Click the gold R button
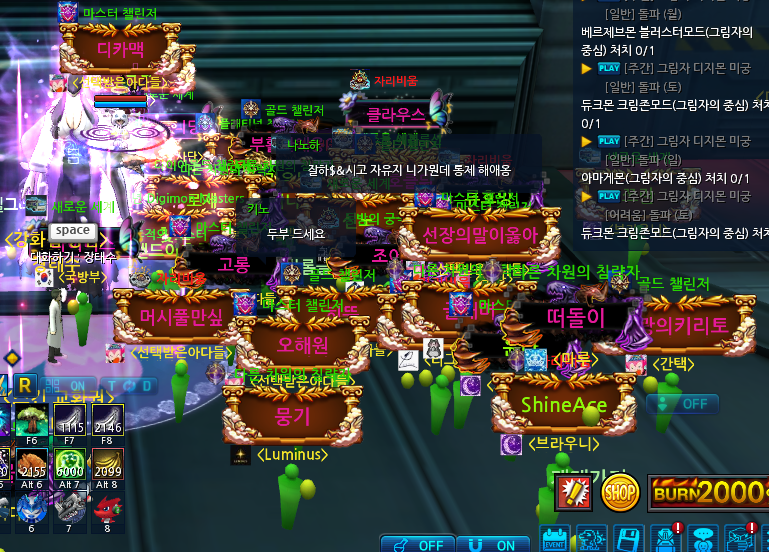Viewport: 769px width, 552px height. point(25,384)
